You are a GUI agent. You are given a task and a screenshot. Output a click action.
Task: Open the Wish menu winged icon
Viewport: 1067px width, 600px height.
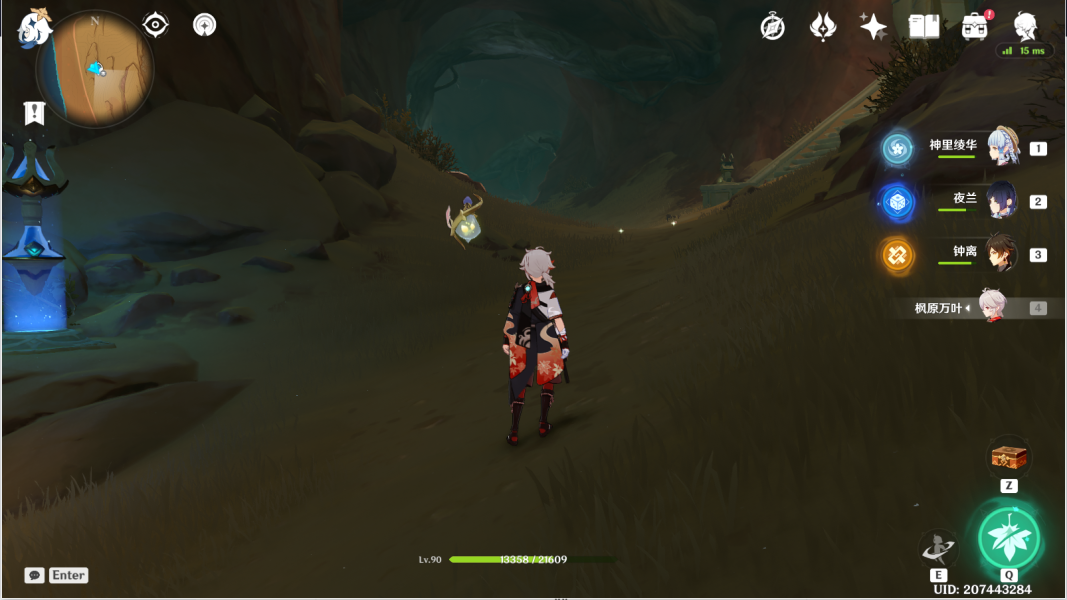823,27
